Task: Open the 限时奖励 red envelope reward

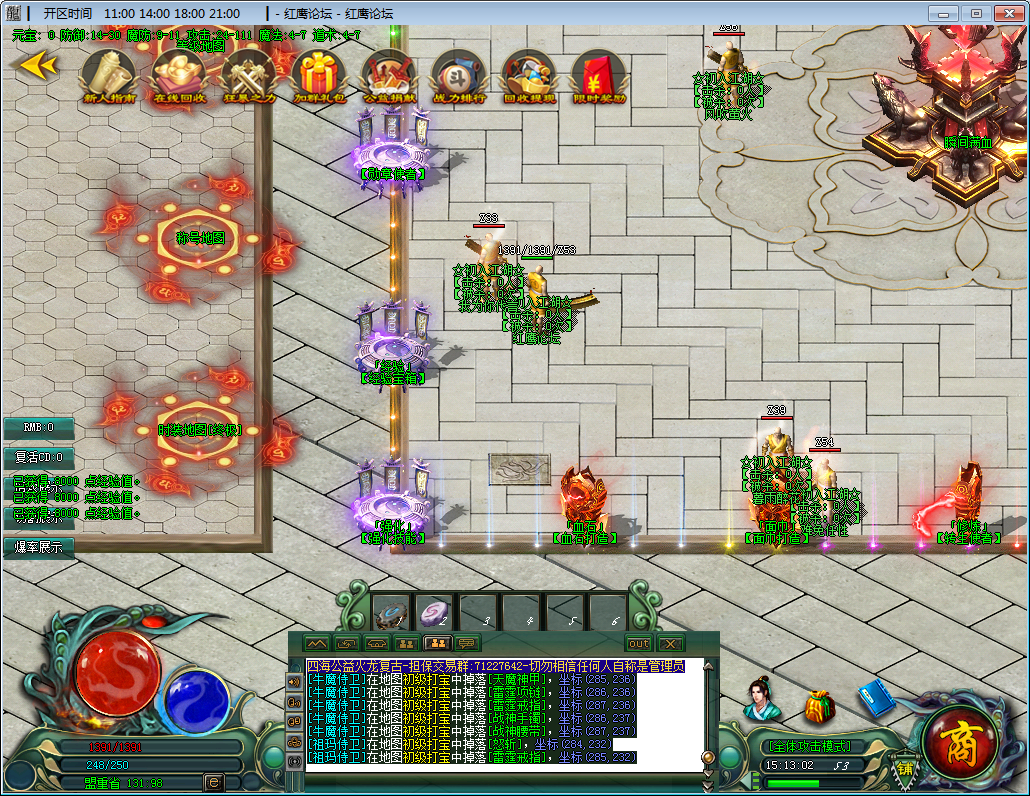Action: tap(599, 74)
